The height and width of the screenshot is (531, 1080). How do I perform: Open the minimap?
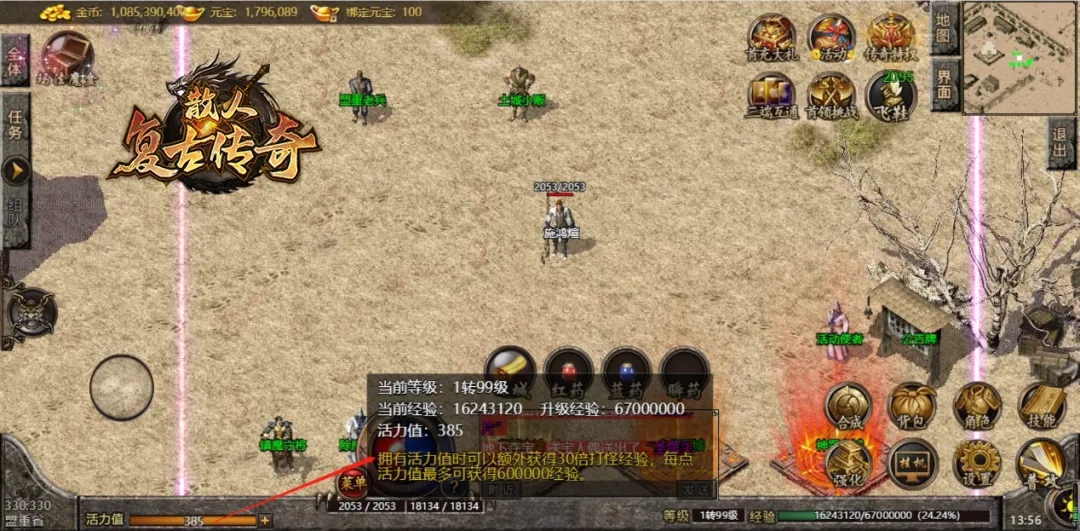[x=1020, y=56]
